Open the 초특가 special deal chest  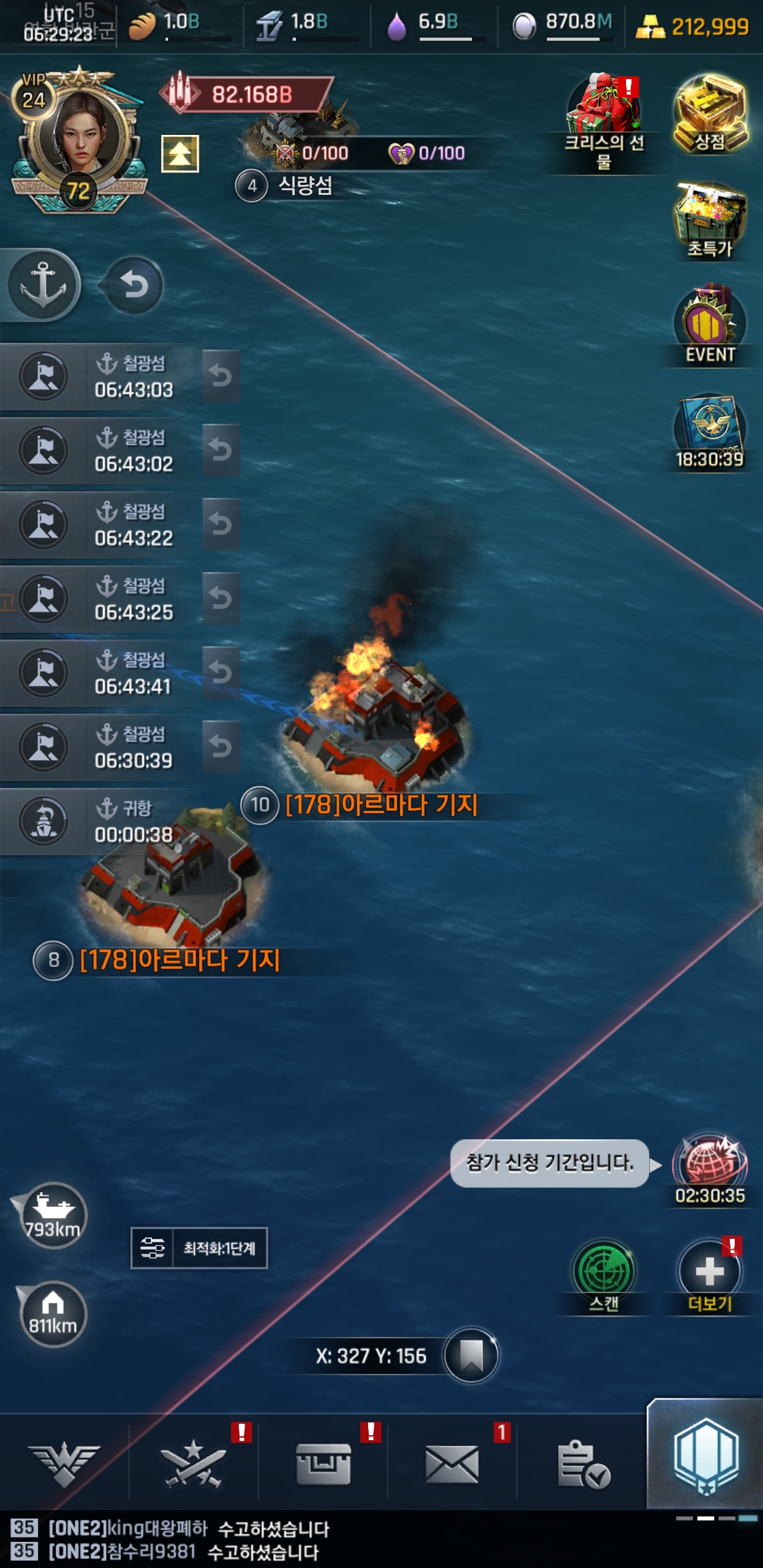pyautogui.click(x=709, y=219)
